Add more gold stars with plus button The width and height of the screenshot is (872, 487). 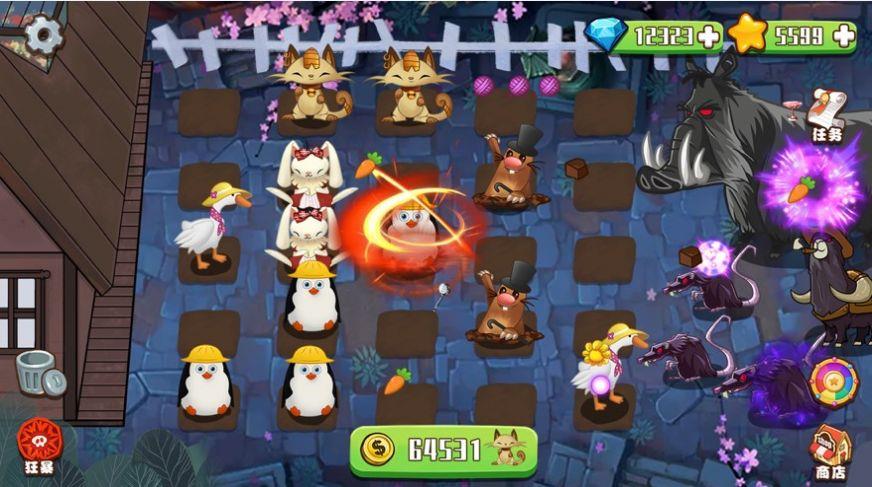(843, 37)
